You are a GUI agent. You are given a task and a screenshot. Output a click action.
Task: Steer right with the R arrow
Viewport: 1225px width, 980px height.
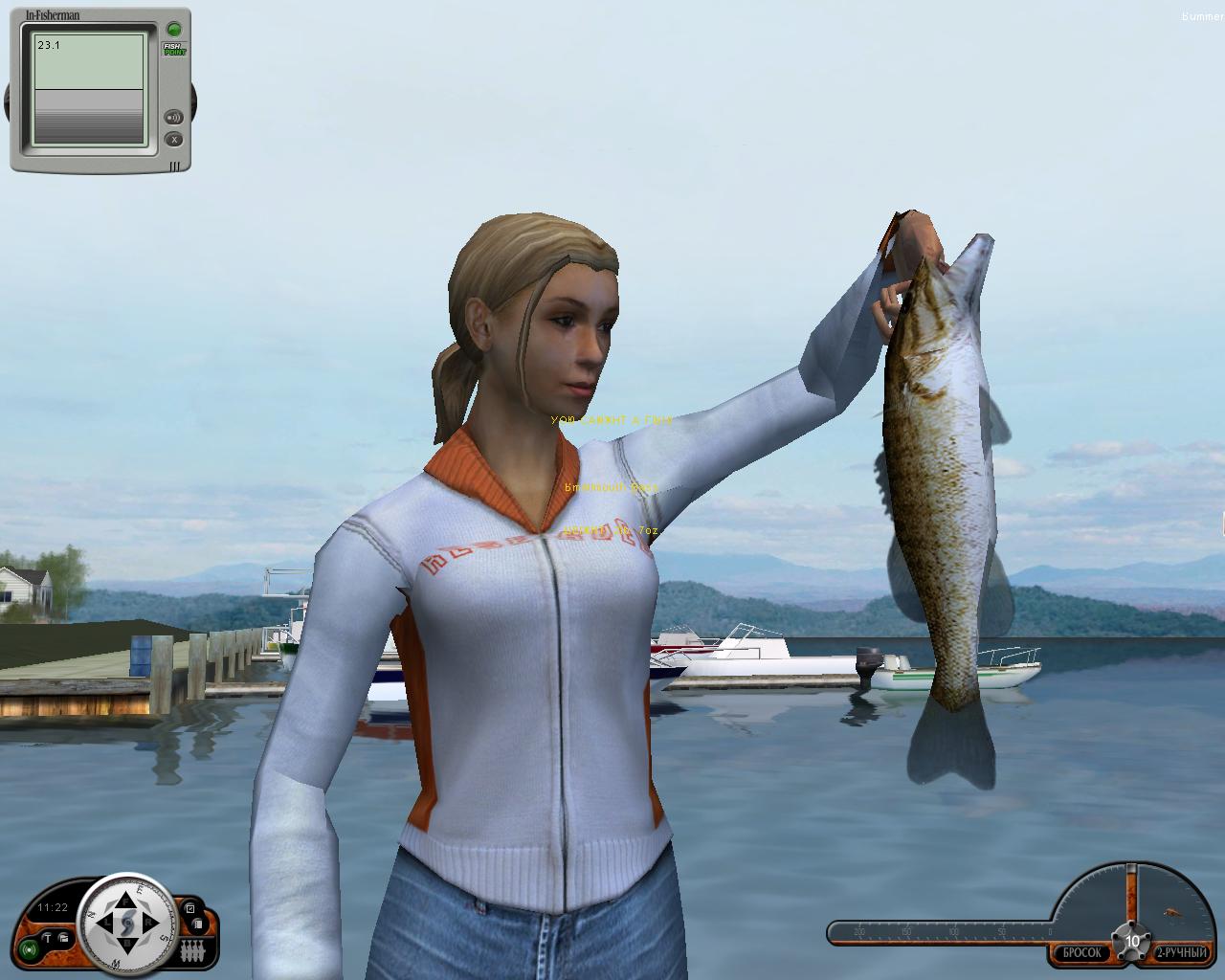(x=150, y=924)
